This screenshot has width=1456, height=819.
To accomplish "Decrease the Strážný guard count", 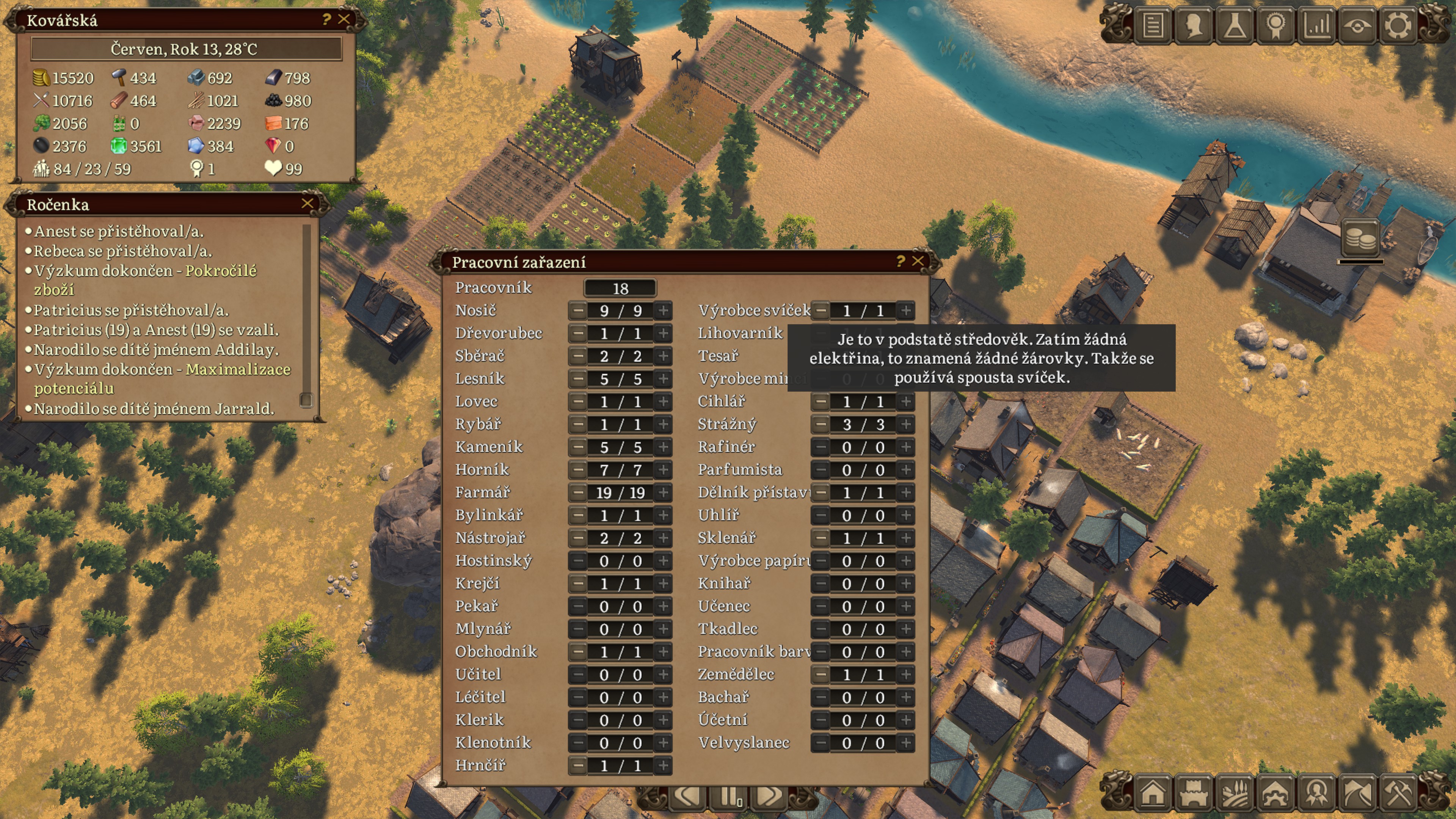I will 821,425.
